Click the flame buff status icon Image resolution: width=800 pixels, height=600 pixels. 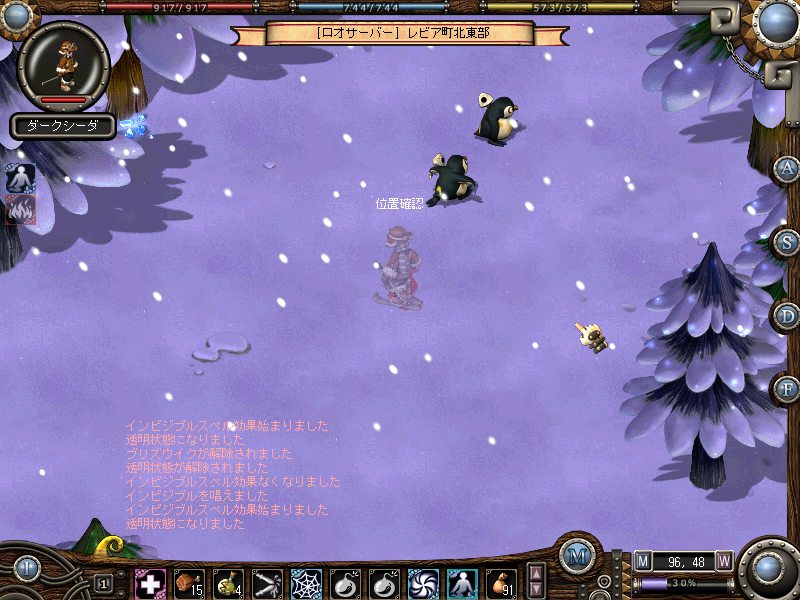pyautogui.click(x=20, y=208)
